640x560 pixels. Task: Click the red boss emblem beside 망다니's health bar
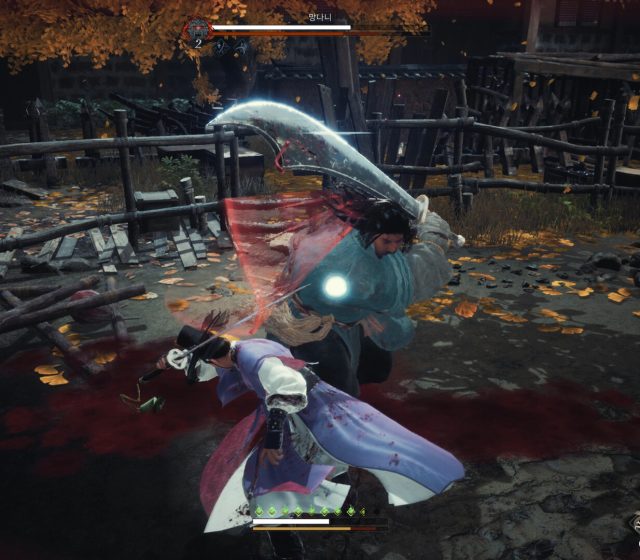point(197,30)
